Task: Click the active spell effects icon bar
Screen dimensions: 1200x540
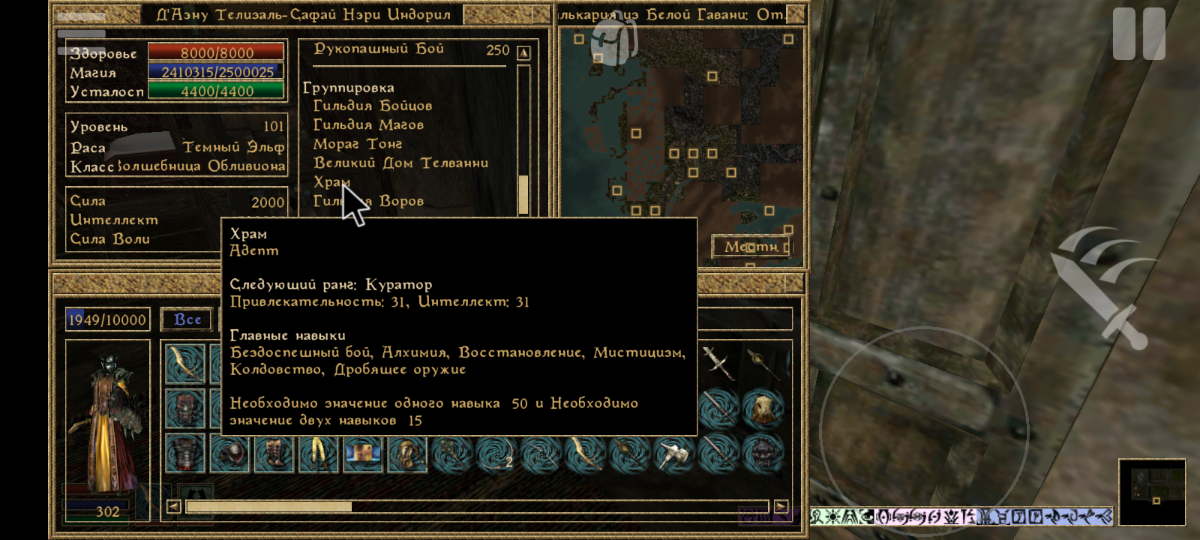Action: point(961,516)
